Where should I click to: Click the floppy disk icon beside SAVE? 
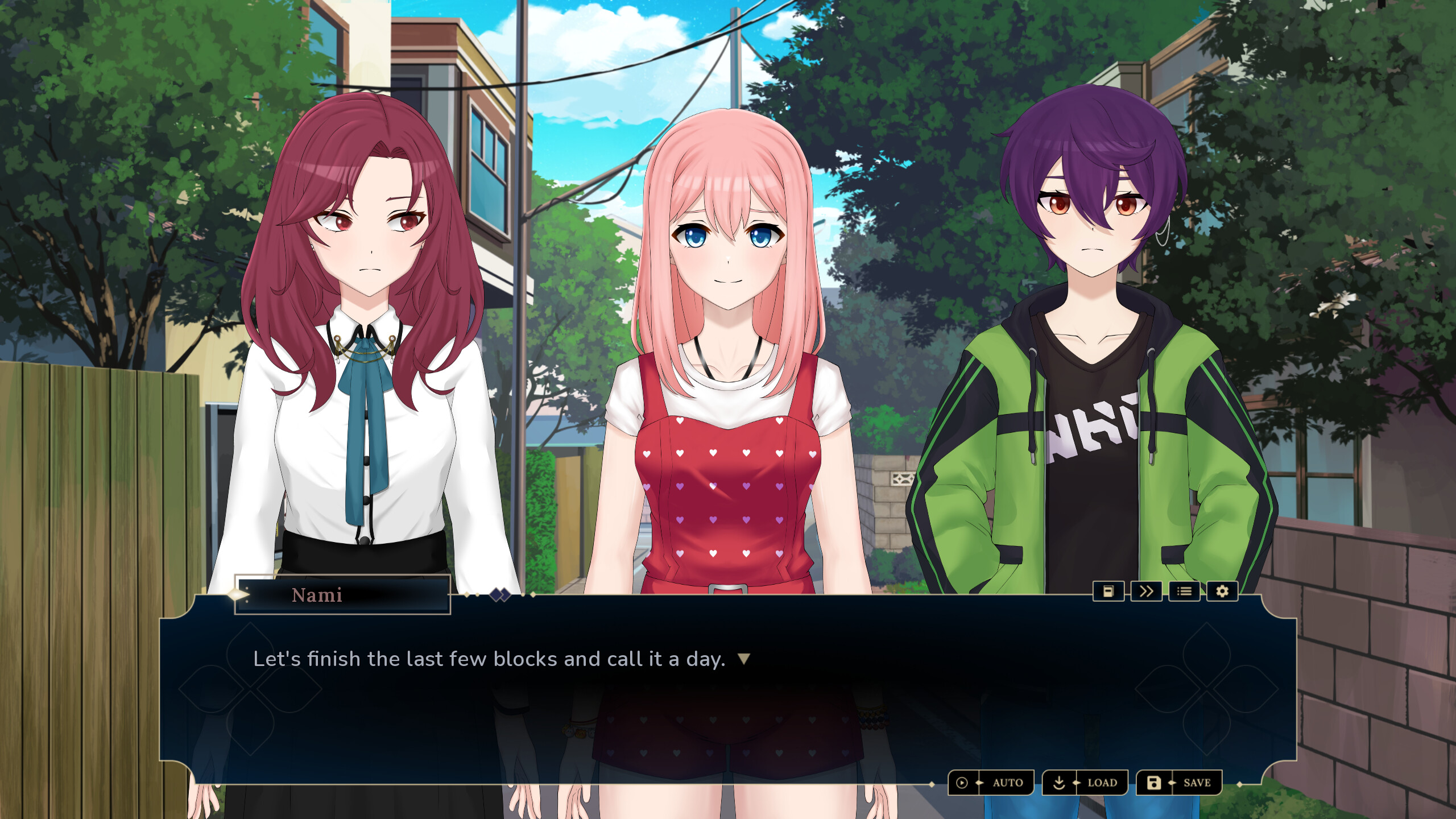(x=1153, y=782)
